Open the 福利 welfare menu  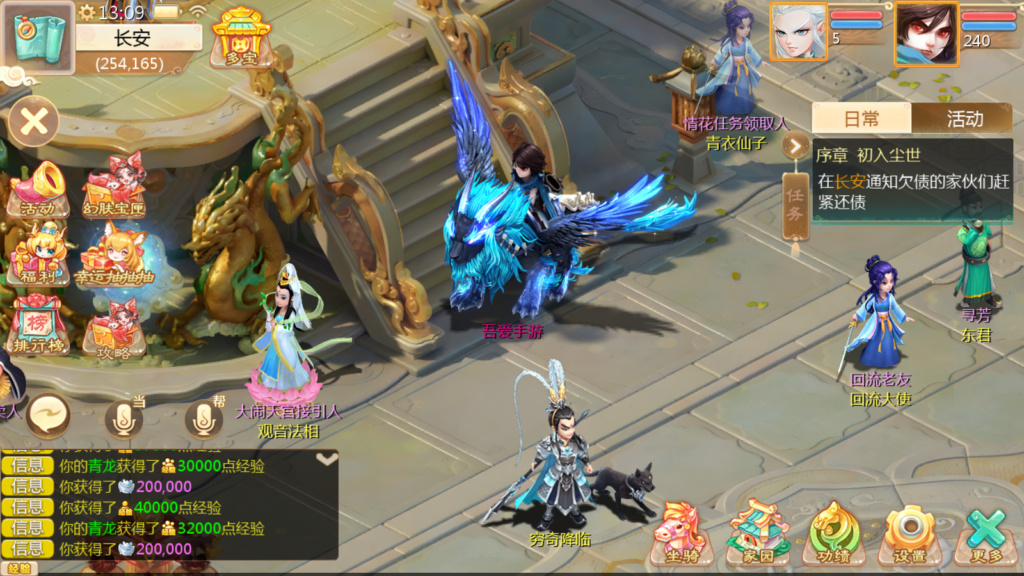coord(38,255)
